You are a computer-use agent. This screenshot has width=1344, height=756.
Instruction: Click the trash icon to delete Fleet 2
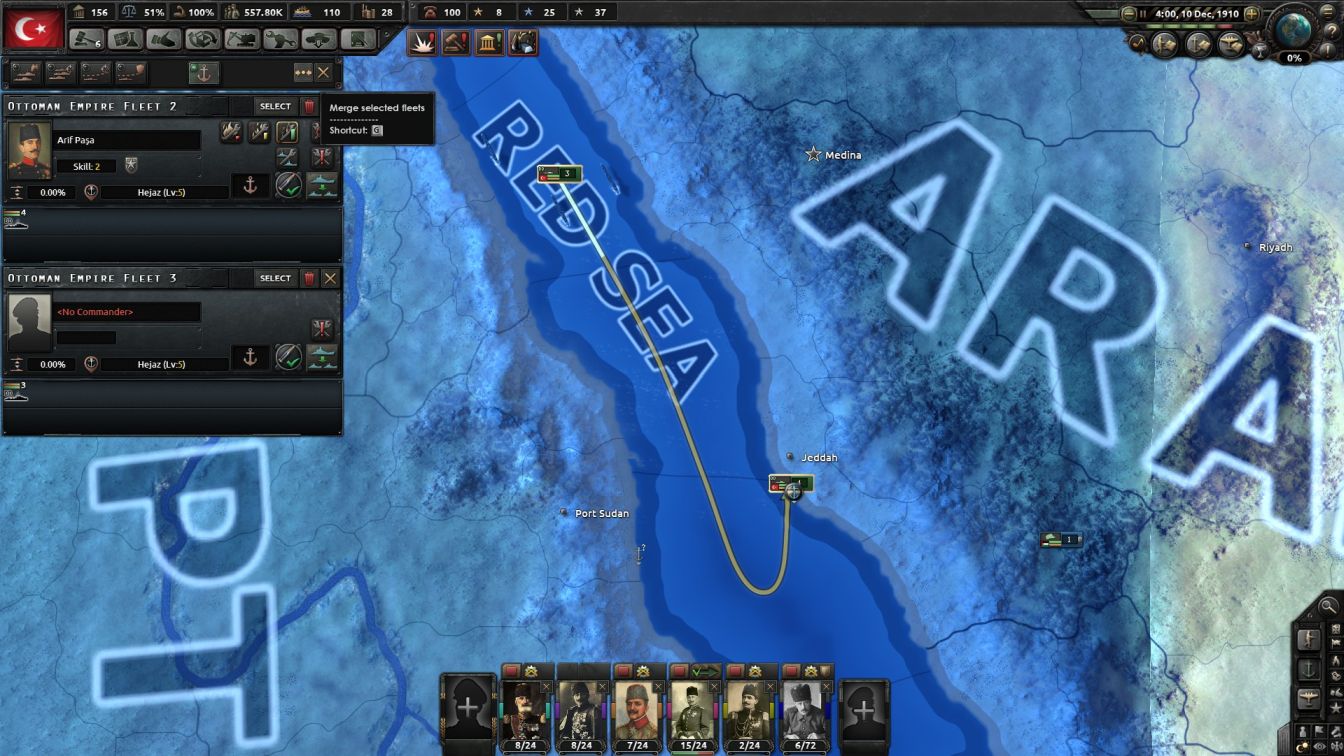pyautogui.click(x=311, y=106)
